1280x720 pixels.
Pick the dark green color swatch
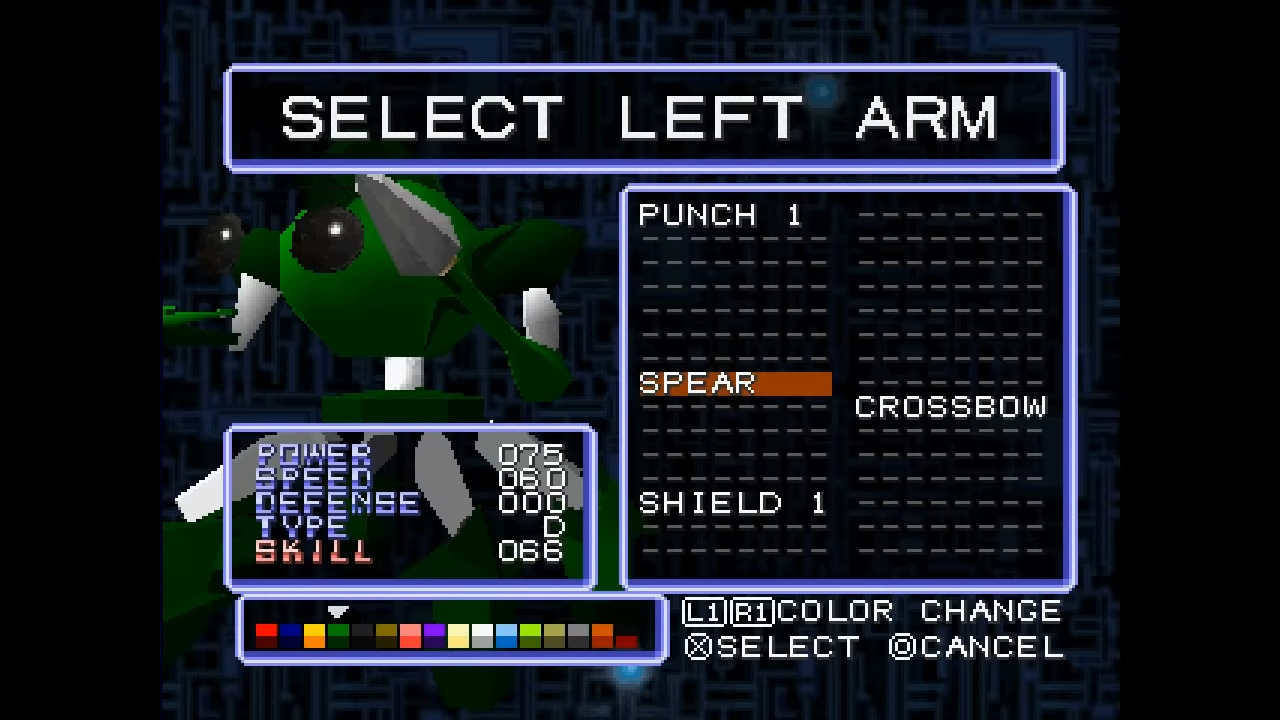(339, 632)
